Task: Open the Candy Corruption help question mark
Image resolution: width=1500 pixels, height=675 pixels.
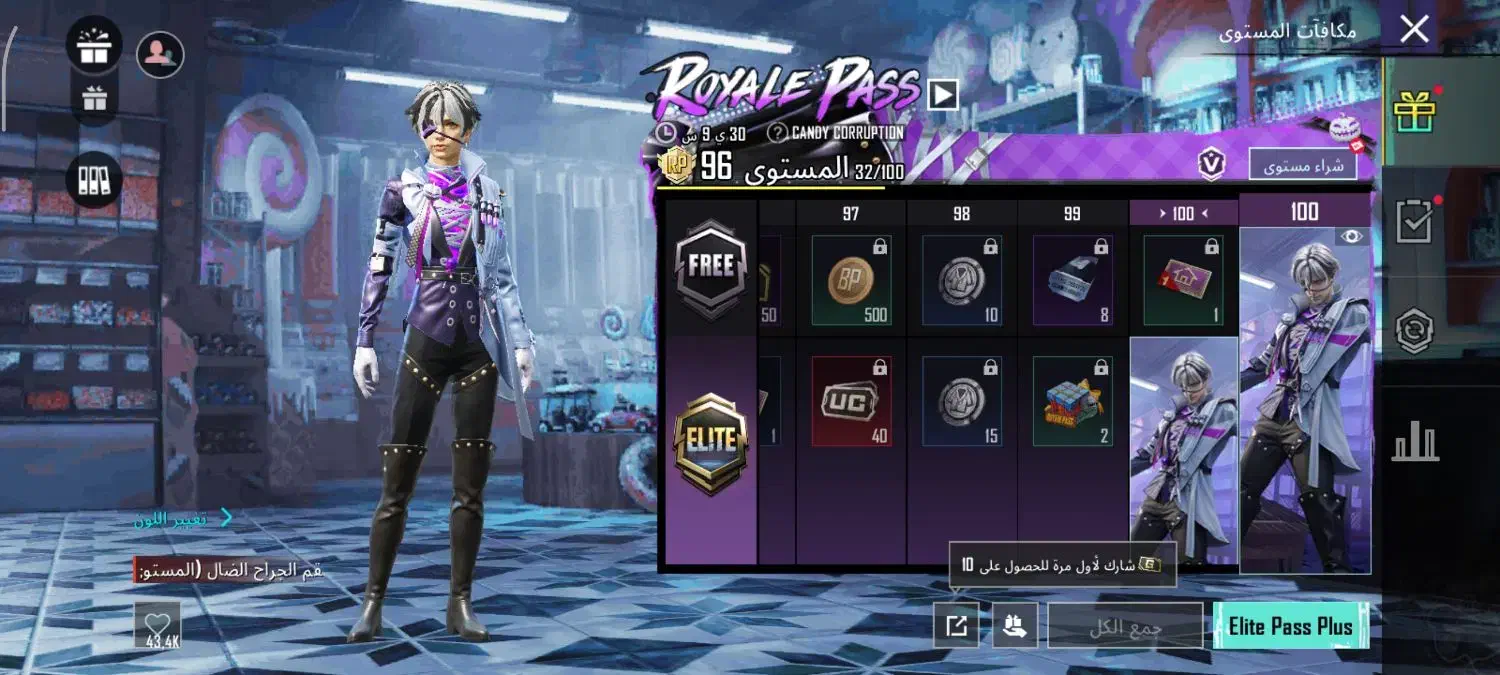Action: coord(777,132)
